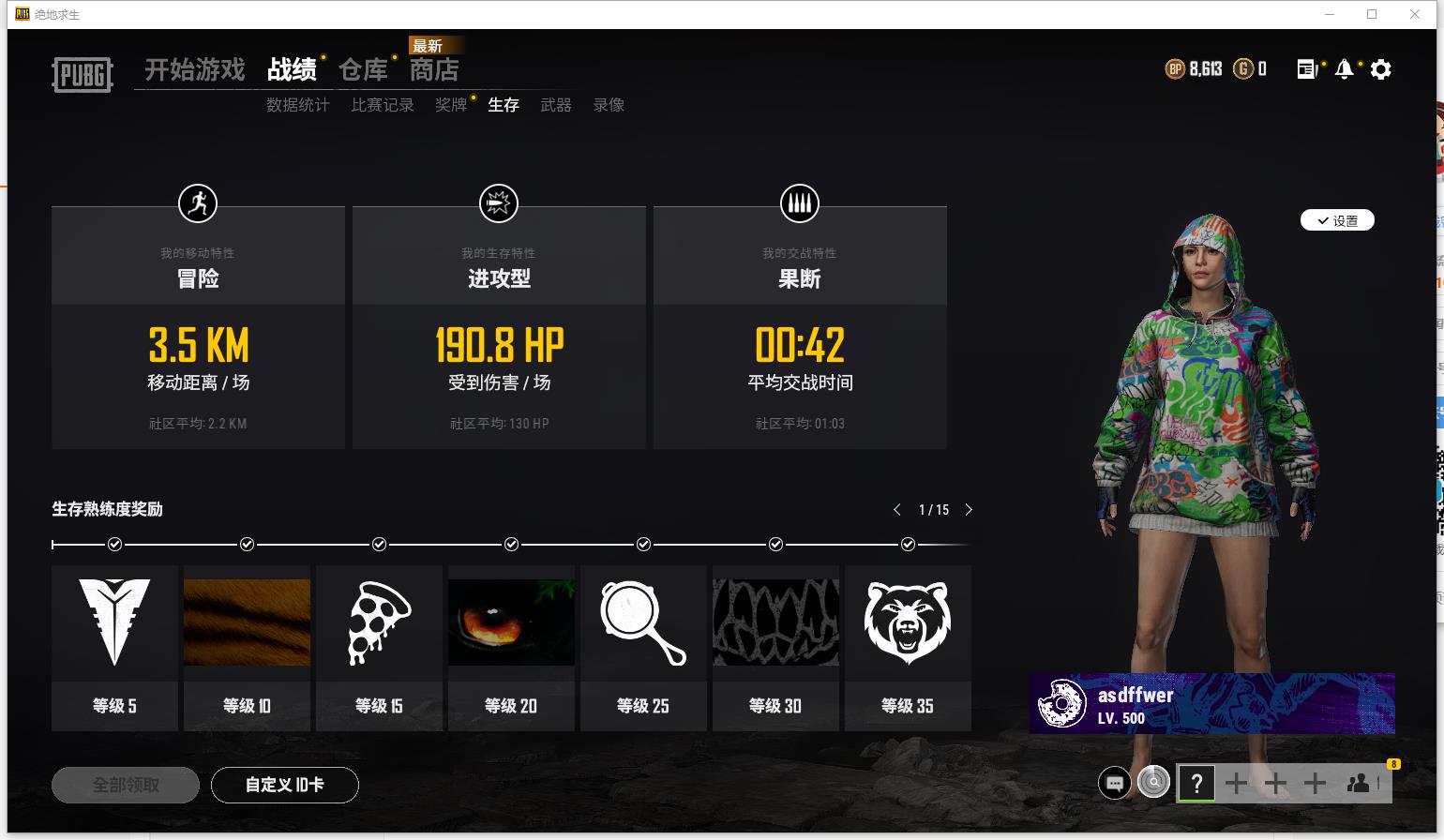Open the 设置 dropdown near the character
The height and width of the screenshot is (840, 1444).
pyautogui.click(x=1337, y=220)
